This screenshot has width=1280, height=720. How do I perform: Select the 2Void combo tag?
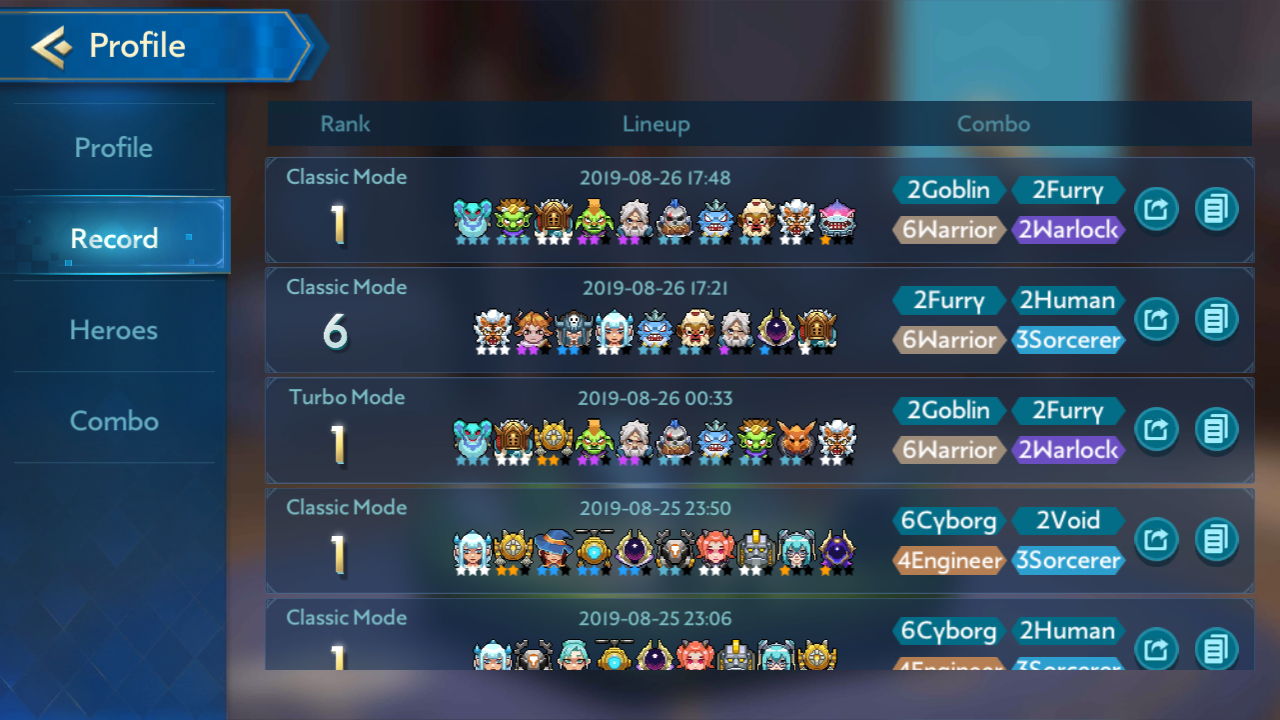(1068, 520)
